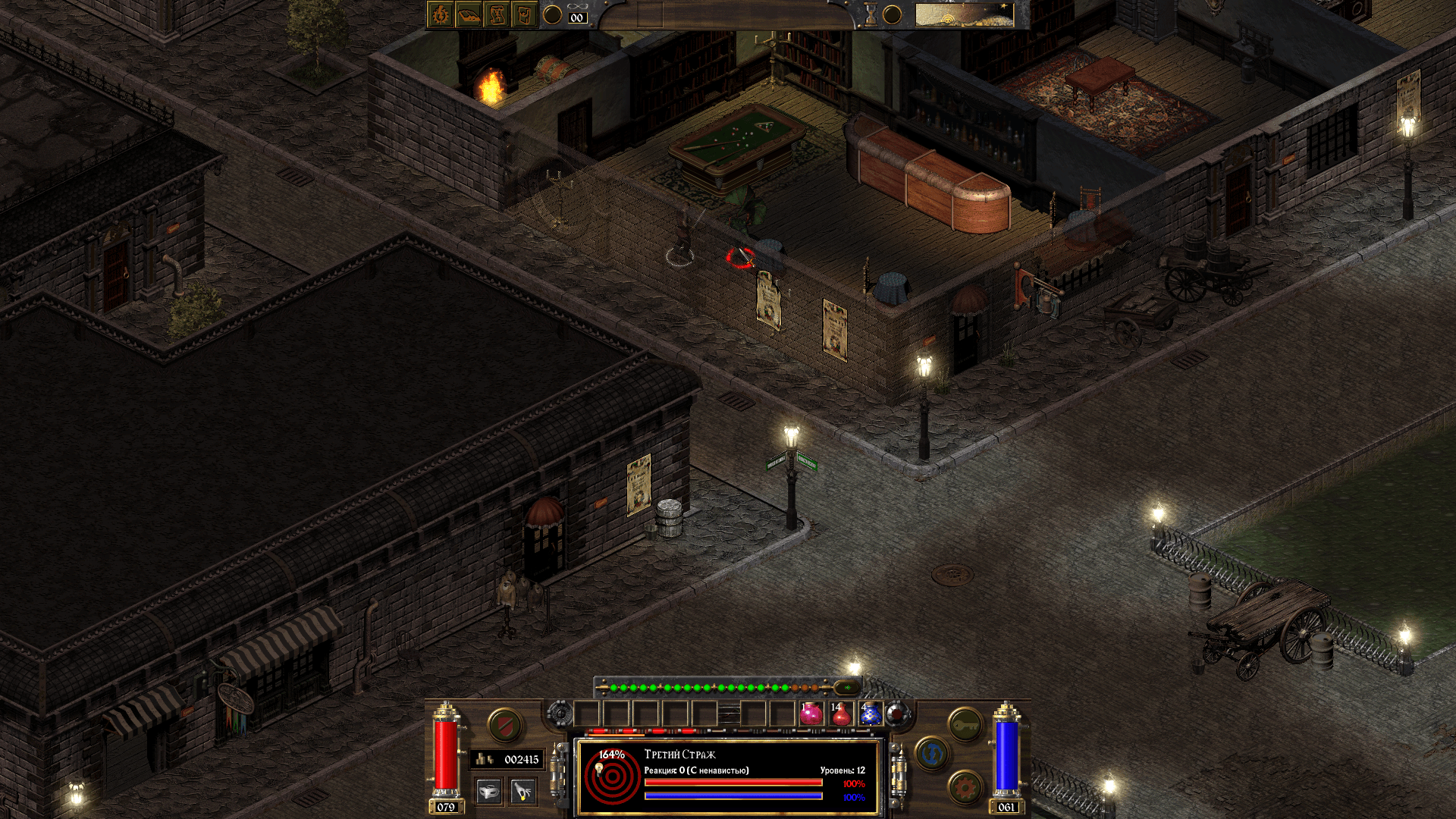The image size is (1456, 819).
Task: Open the tech menu via the orange gear icon
Action: (965, 787)
